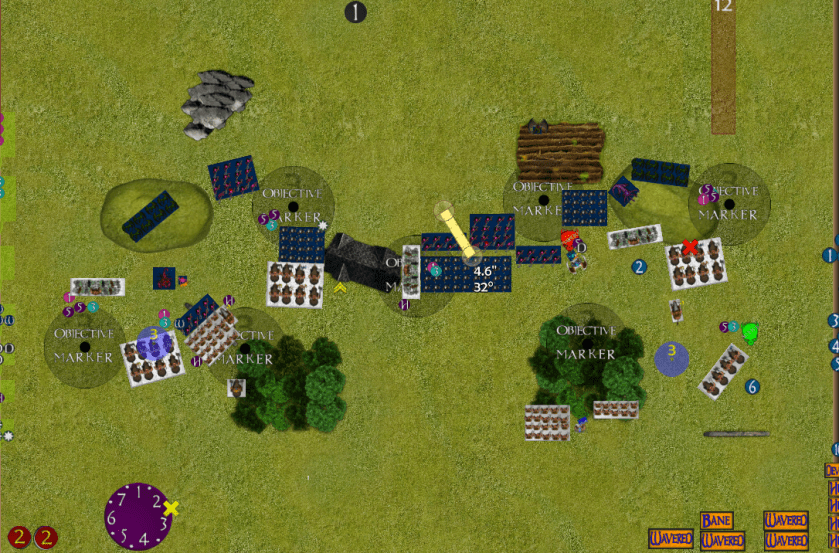Select the black number 1 marker
The width and height of the screenshot is (839, 553).
tap(356, 12)
